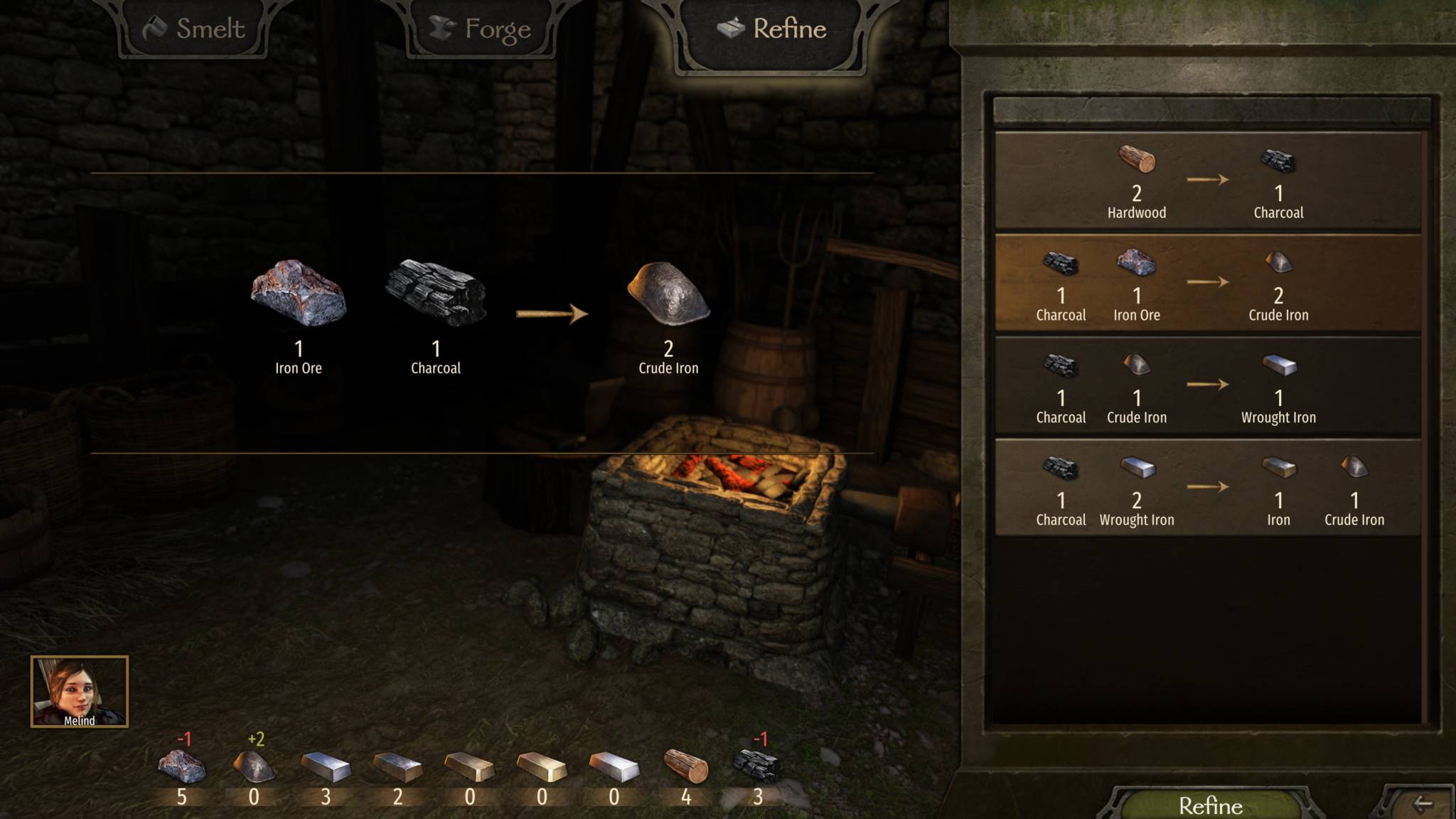Image resolution: width=1456 pixels, height=819 pixels.
Task: Select Melind's character portrait
Action: (x=80, y=691)
